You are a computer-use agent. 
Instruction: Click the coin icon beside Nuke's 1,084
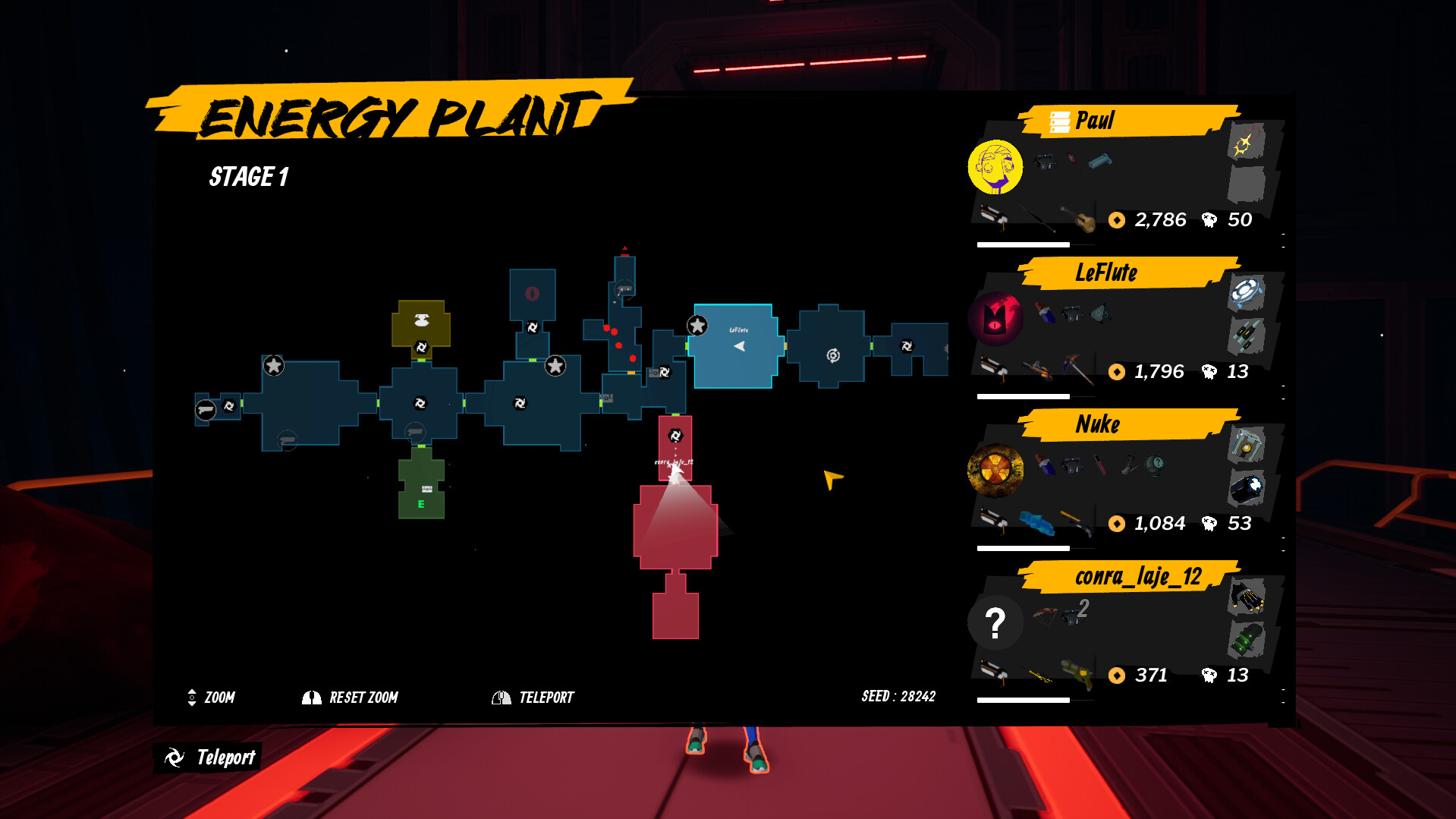coord(1118,524)
